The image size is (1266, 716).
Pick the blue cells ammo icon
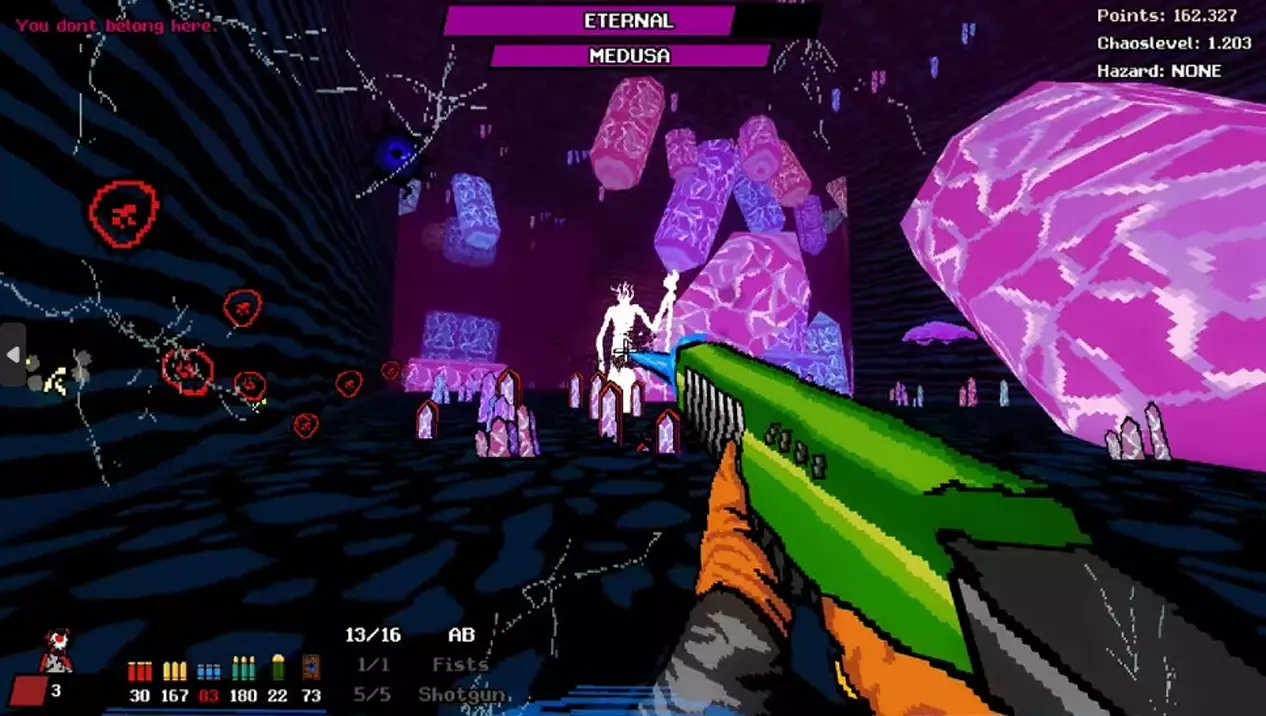[x=209, y=670]
